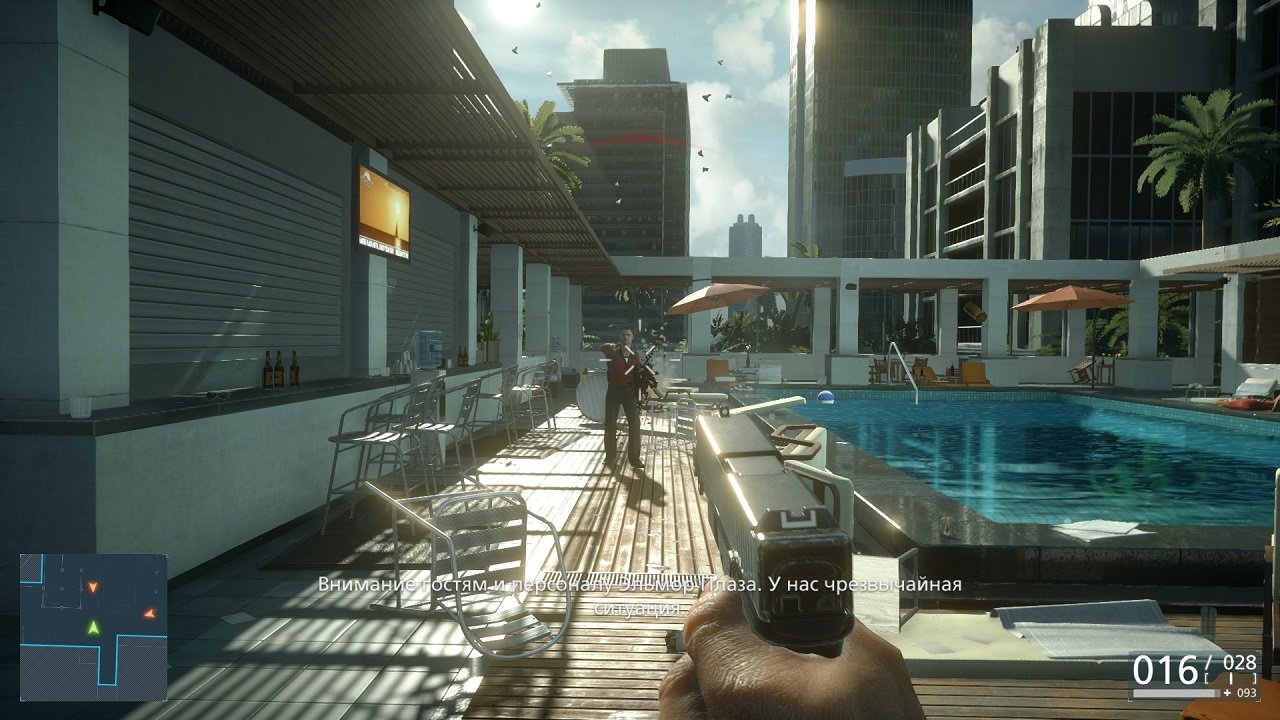
Task: Click the grenade count icon showing +093
Action: [1241, 693]
